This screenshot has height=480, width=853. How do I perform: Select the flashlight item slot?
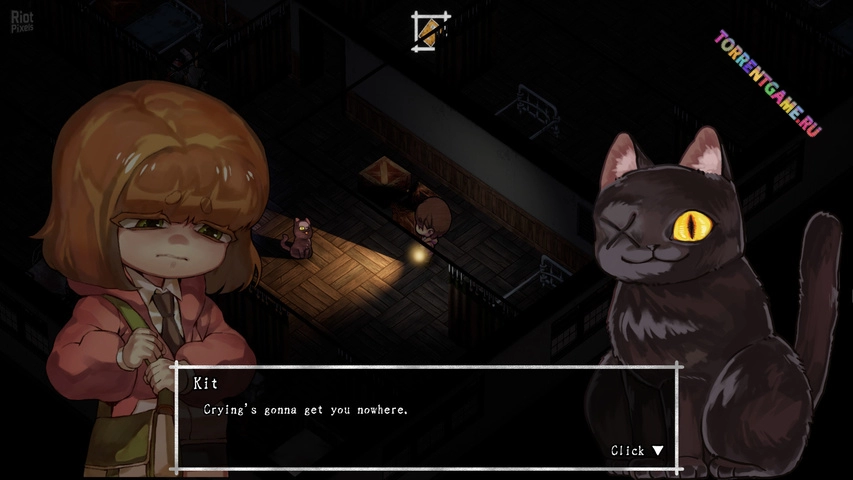[431, 29]
